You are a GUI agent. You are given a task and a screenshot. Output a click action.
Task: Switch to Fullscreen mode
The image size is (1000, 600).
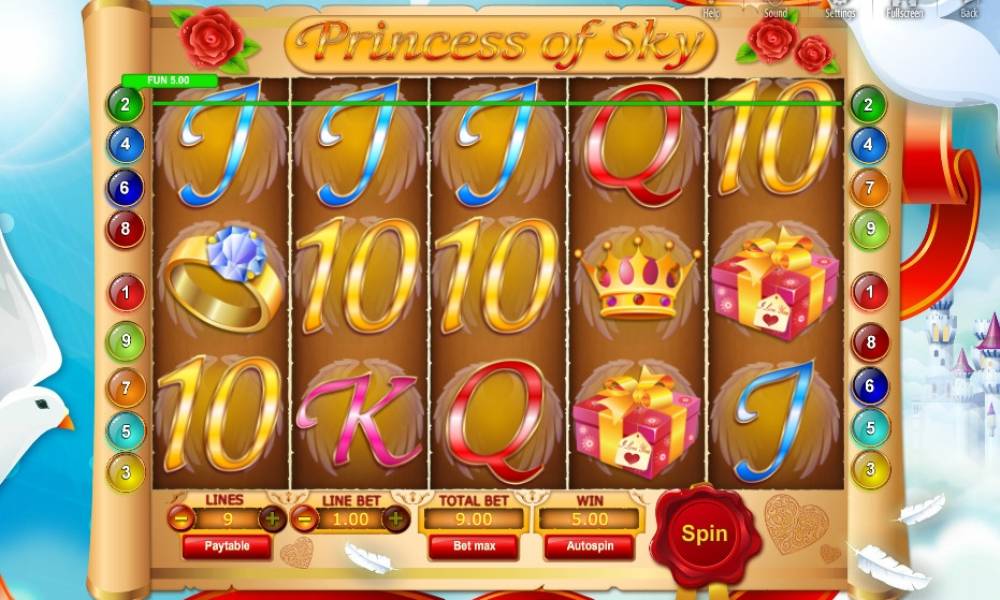(x=904, y=12)
